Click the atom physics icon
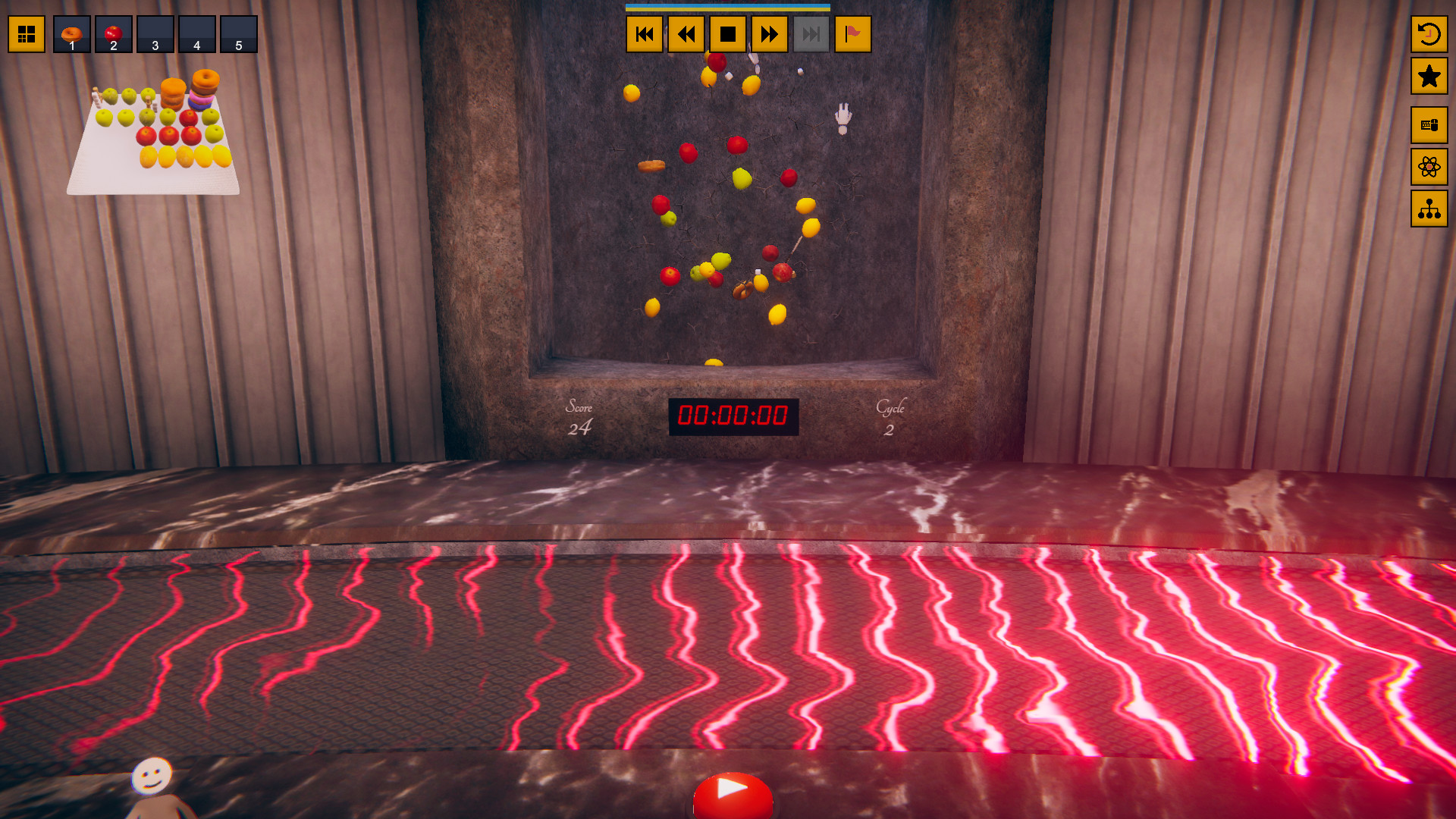The height and width of the screenshot is (819, 1456). point(1429,168)
